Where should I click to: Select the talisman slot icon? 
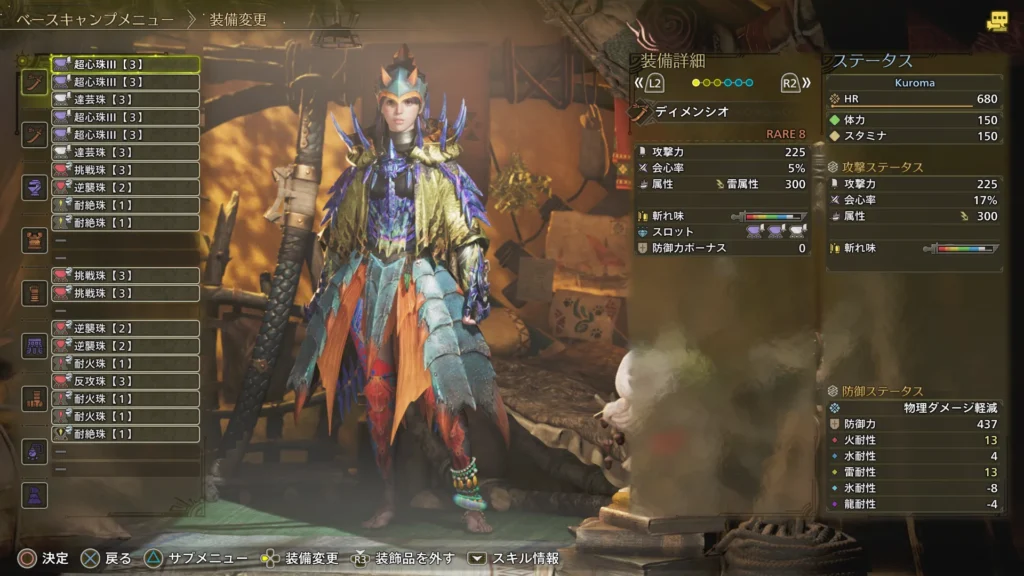pyautogui.click(x=35, y=452)
